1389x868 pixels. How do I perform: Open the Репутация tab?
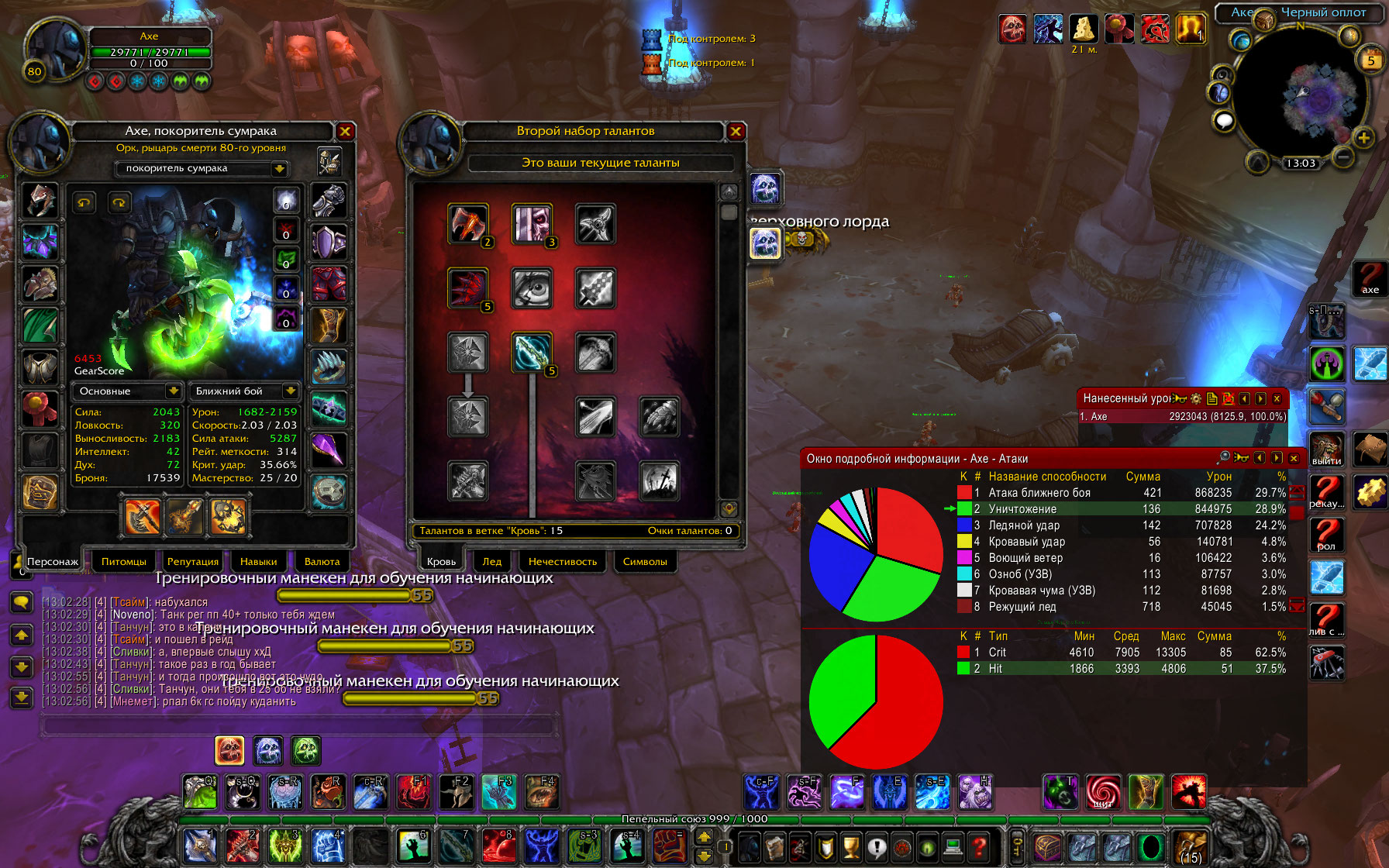[x=193, y=561]
